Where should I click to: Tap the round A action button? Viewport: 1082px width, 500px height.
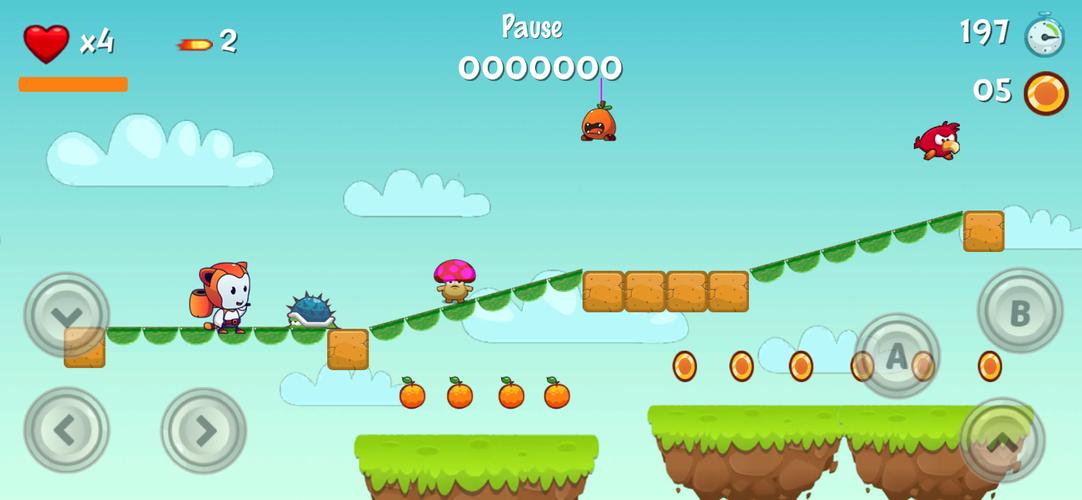(x=896, y=356)
